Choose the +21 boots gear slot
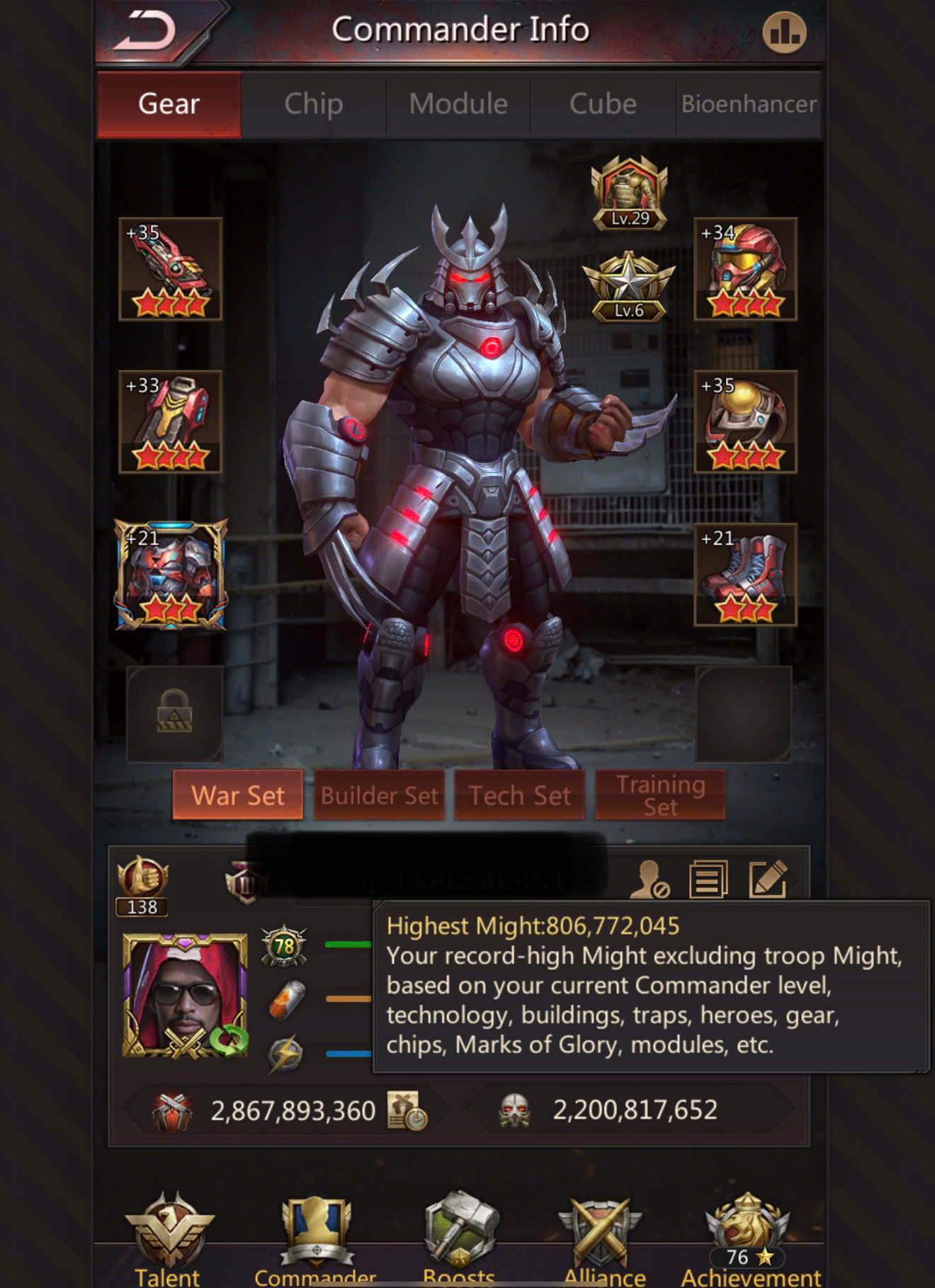 tap(745, 574)
